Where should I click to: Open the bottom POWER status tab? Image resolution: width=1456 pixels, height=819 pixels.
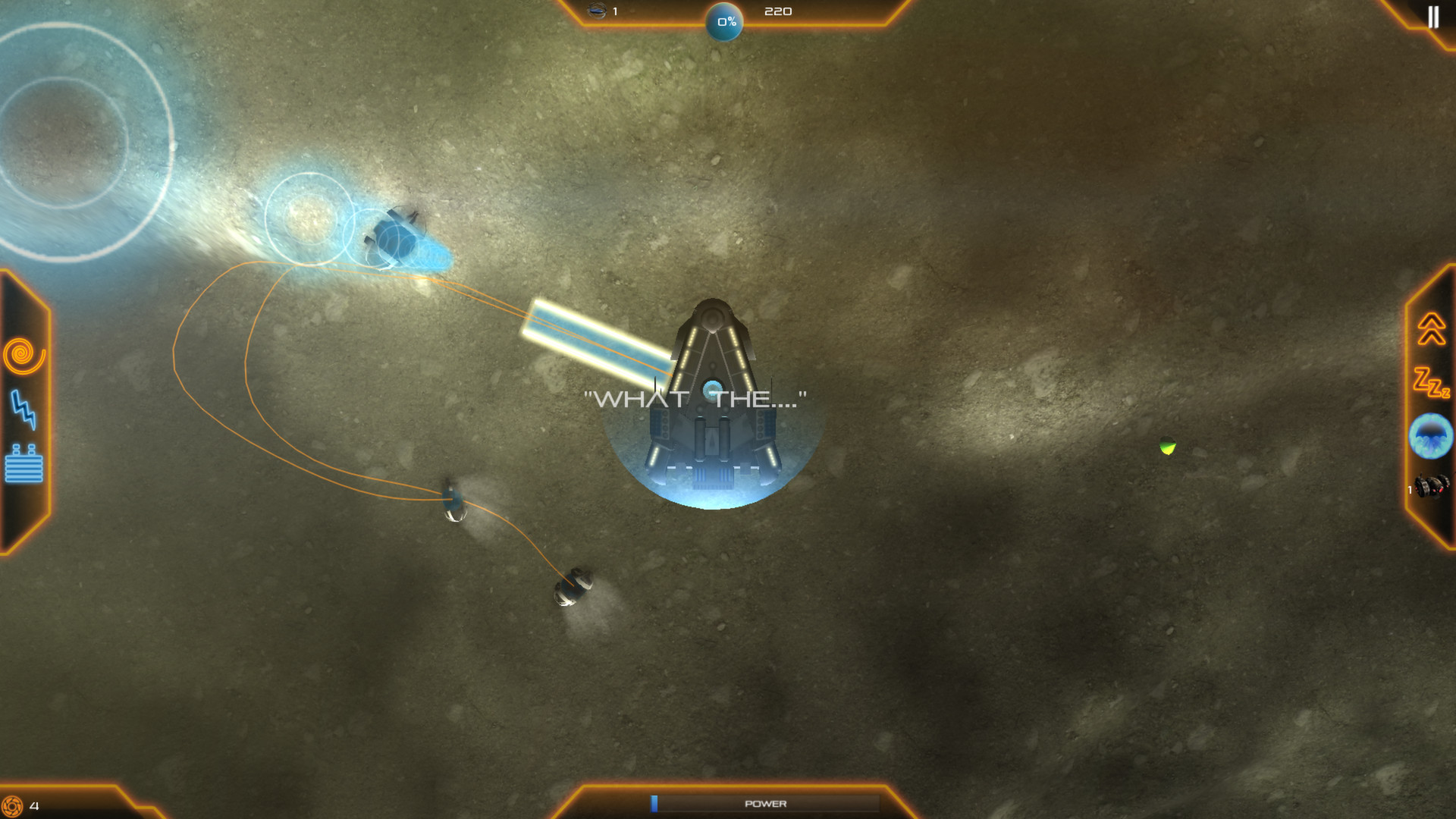point(766,802)
